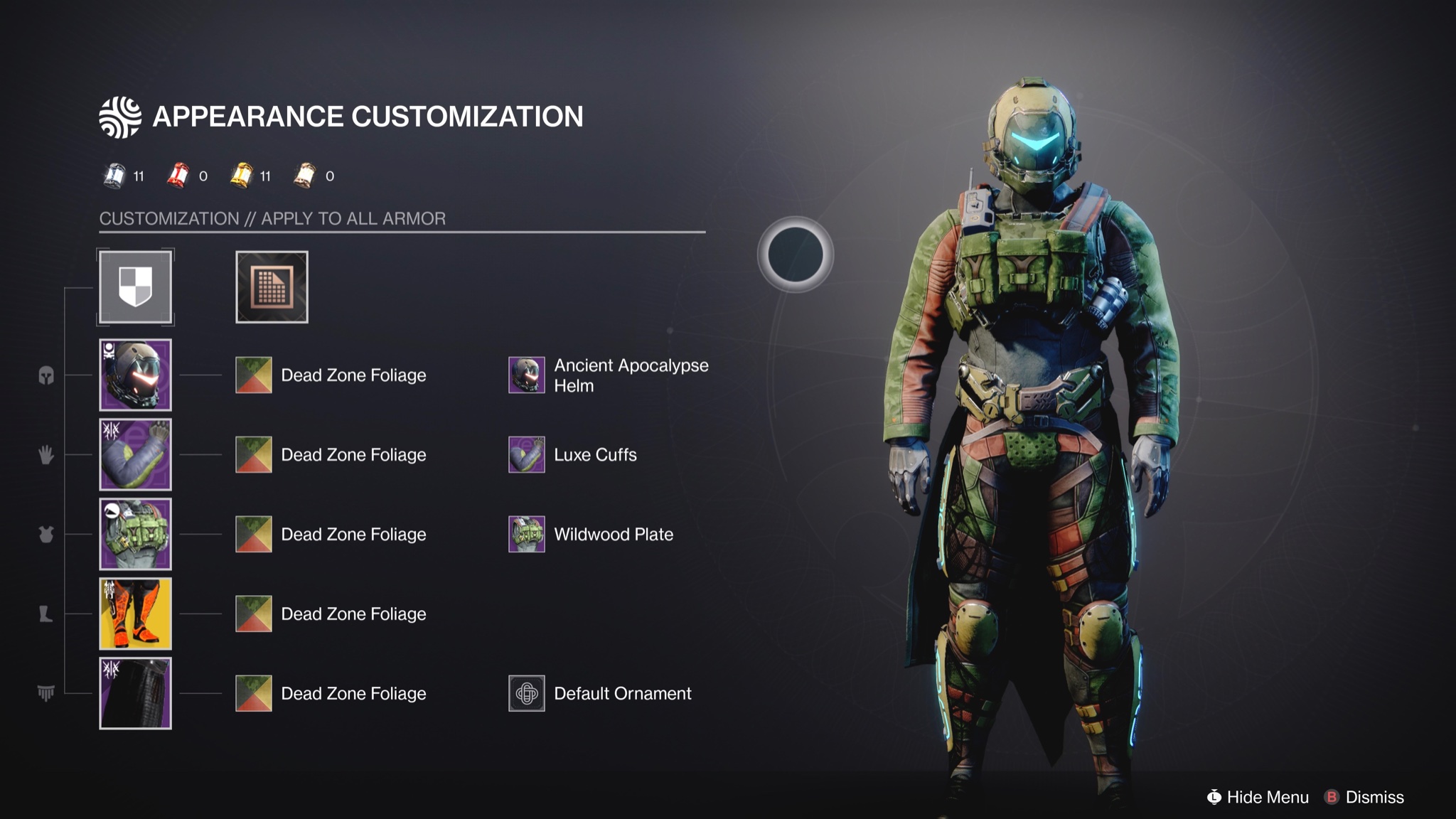The height and width of the screenshot is (819, 1456).
Task: Open the Luxe Cuffs ornament
Action: pyautogui.click(x=525, y=454)
